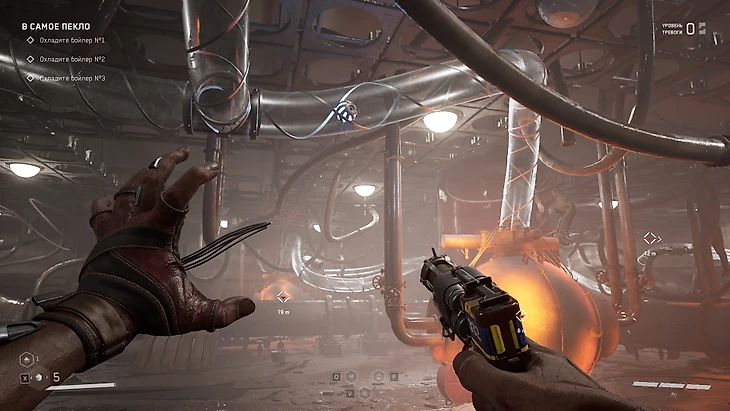Click the objective waypoint marker showing 19 m
The image size is (730, 411).
point(284,296)
